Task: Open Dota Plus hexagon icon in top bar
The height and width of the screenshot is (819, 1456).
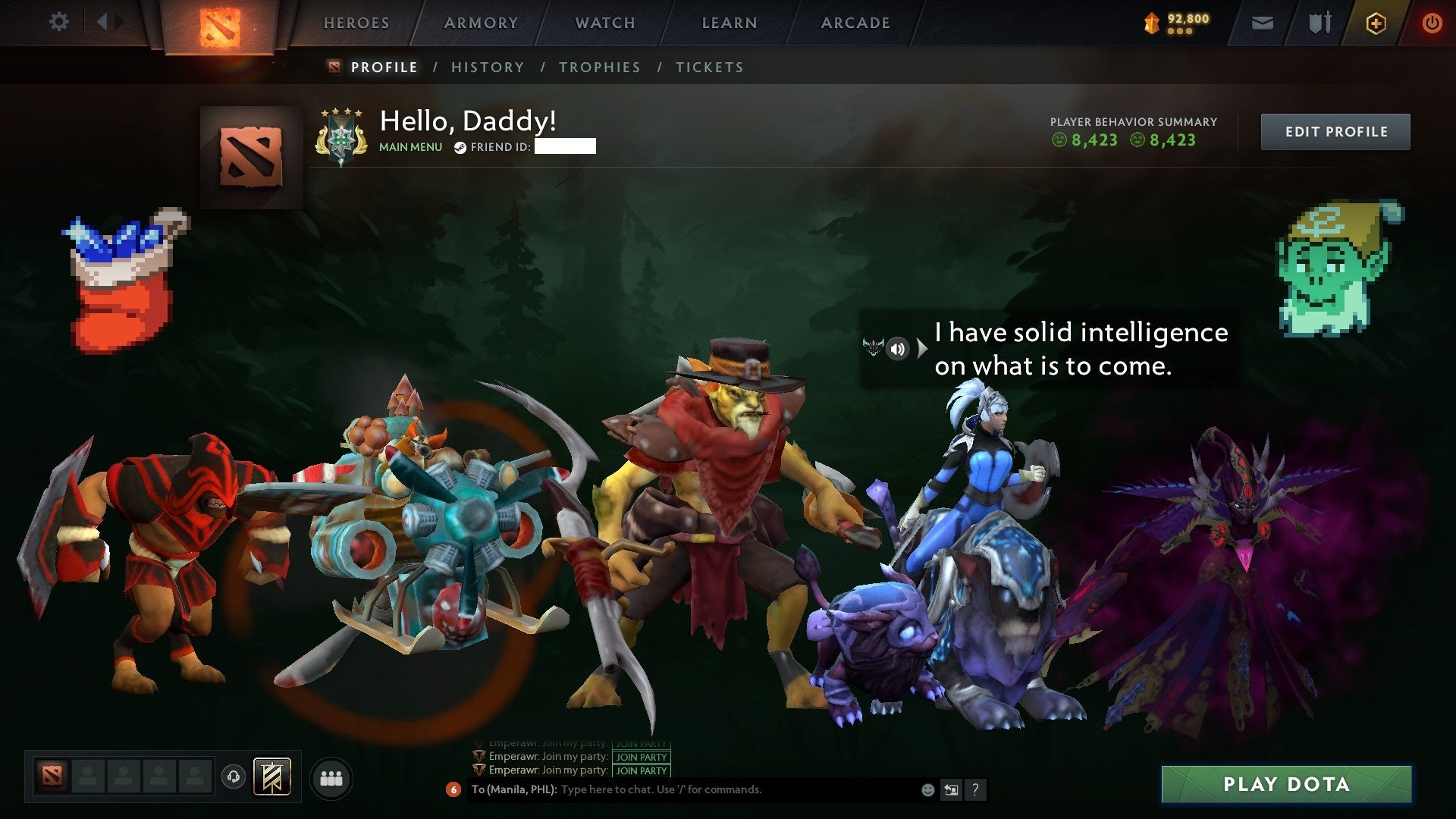Action: click(x=1377, y=23)
